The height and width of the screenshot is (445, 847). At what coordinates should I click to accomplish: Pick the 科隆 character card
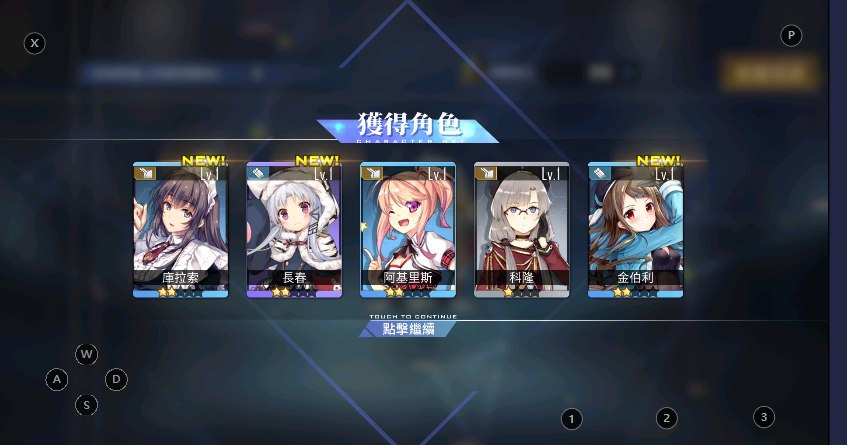pos(521,229)
